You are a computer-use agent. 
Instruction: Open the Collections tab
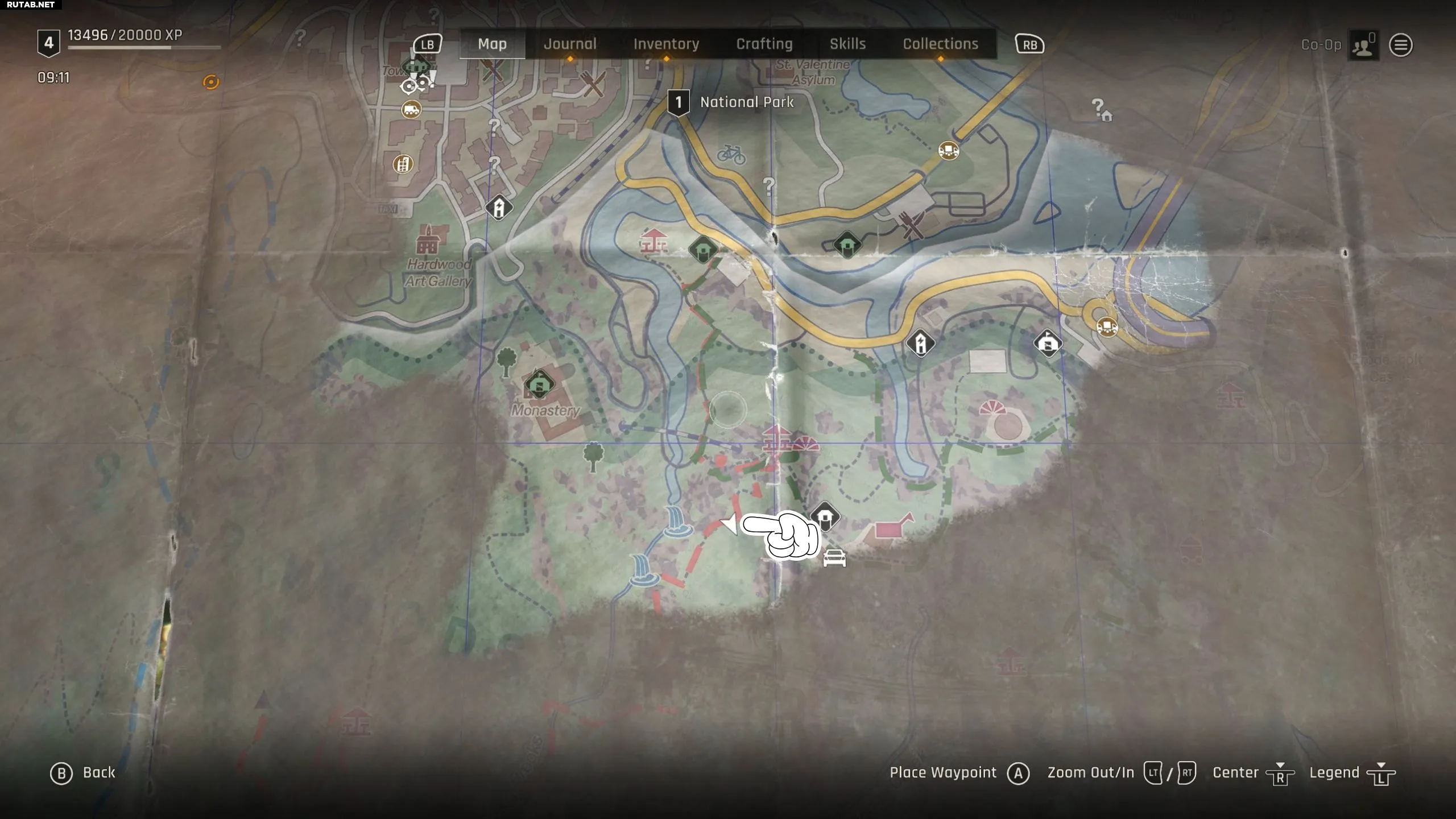click(940, 44)
